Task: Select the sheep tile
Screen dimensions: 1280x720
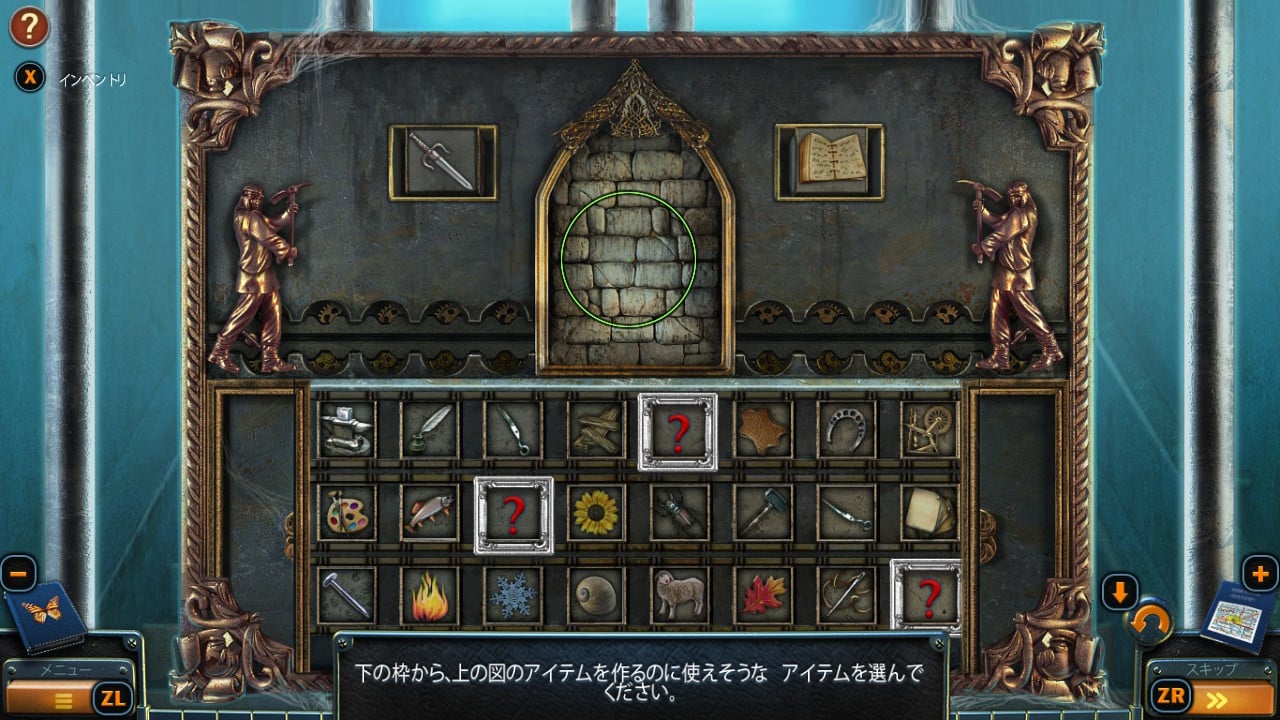Action: pos(680,596)
